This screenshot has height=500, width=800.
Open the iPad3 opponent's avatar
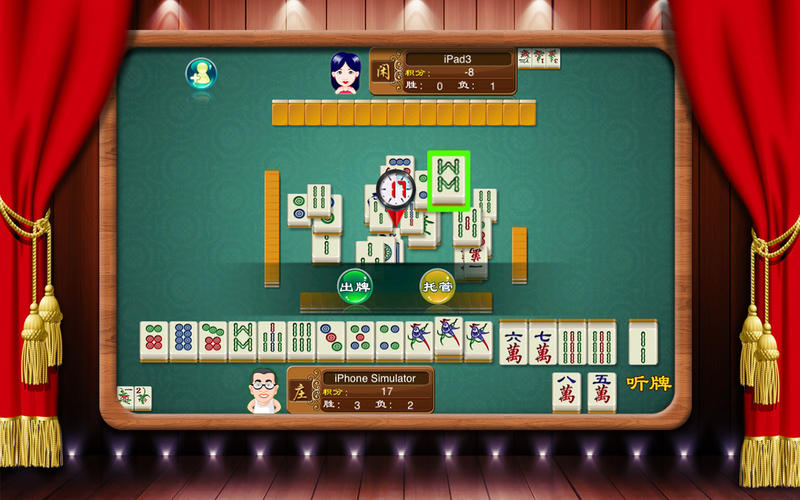[x=345, y=73]
